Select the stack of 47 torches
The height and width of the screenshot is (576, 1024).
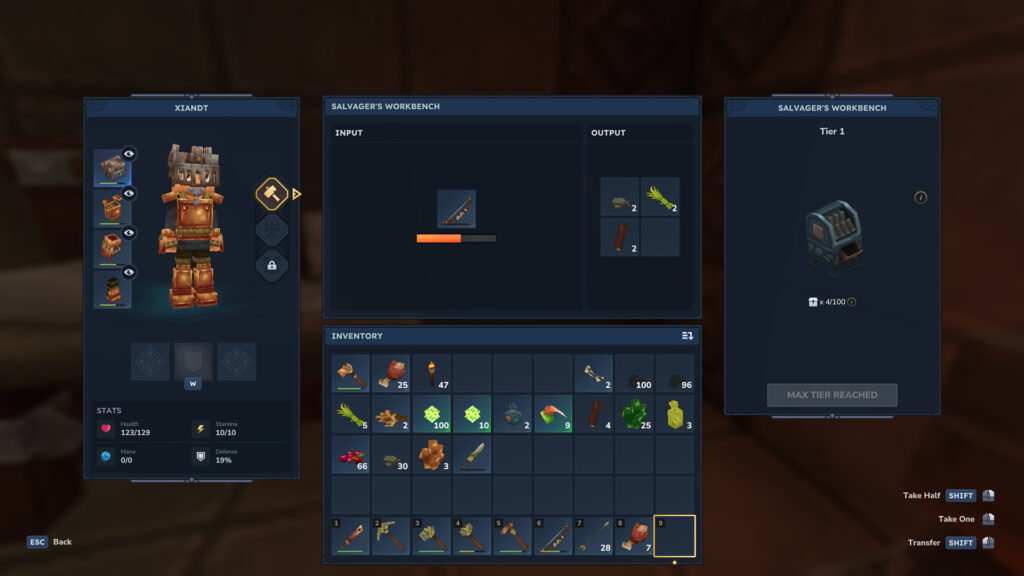[x=432, y=373]
